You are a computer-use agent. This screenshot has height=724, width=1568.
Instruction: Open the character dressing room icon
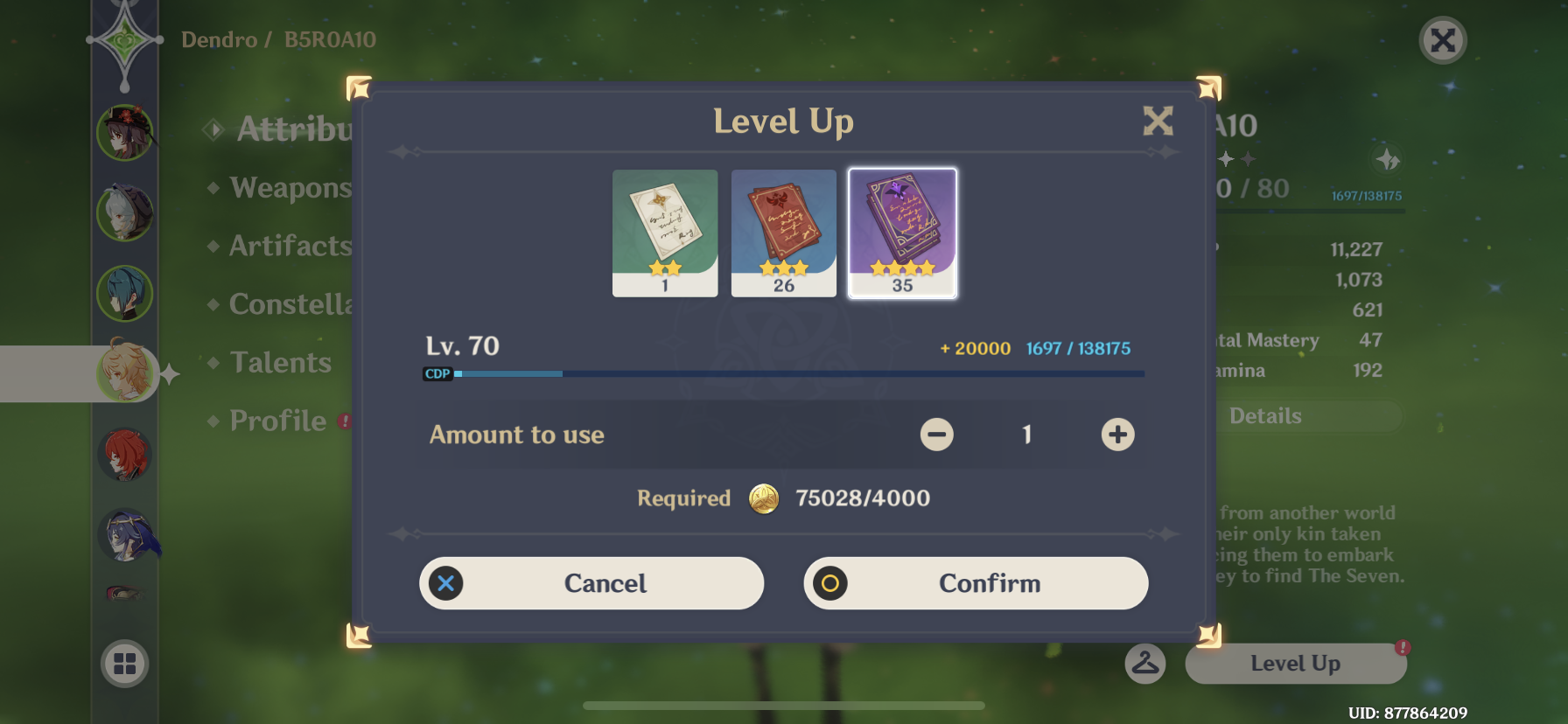click(x=1144, y=663)
